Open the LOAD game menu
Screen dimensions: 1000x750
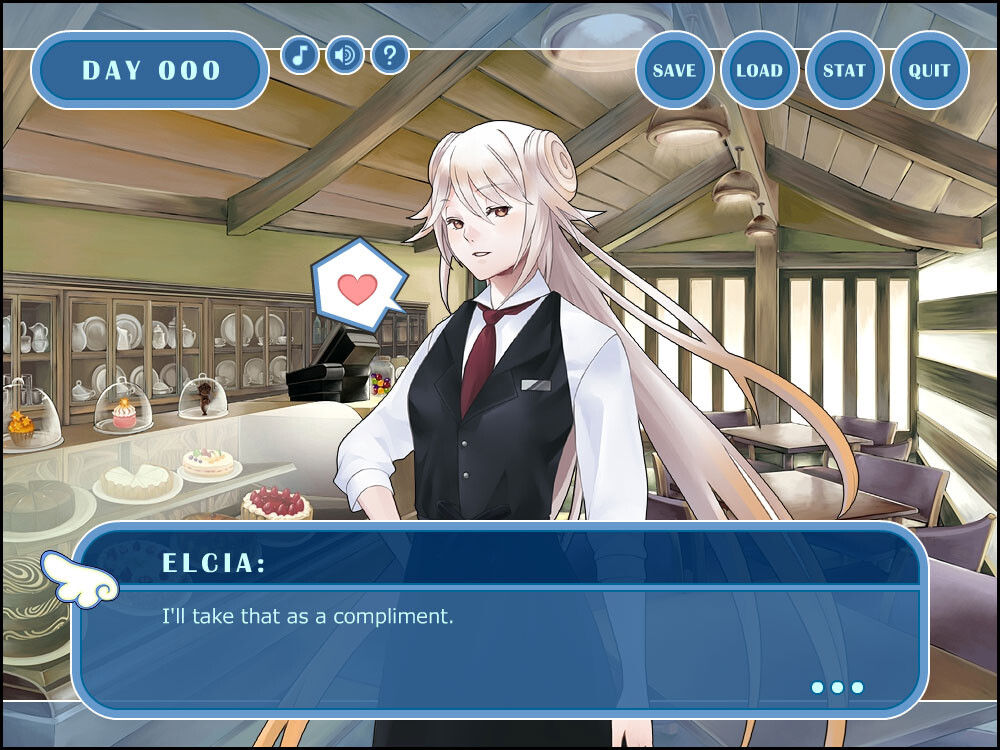tap(759, 70)
